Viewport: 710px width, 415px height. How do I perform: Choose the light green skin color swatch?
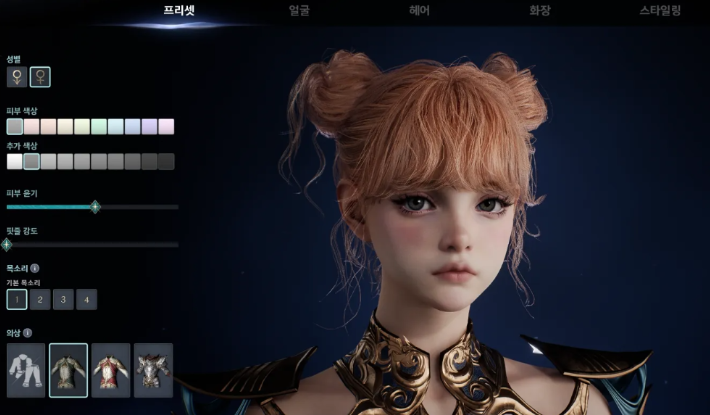click(99, 126)
